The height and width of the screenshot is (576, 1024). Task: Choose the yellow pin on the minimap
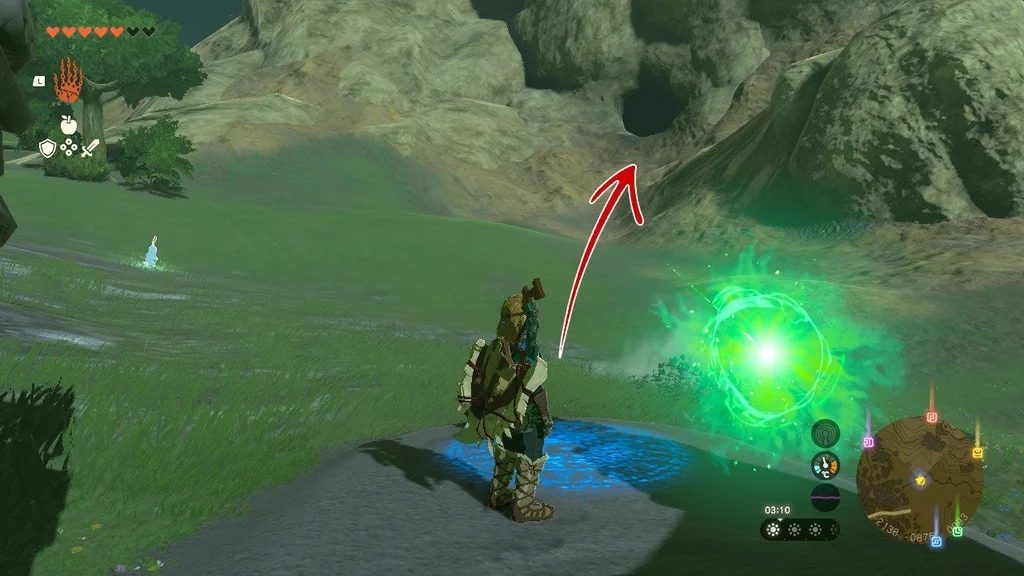977,452
